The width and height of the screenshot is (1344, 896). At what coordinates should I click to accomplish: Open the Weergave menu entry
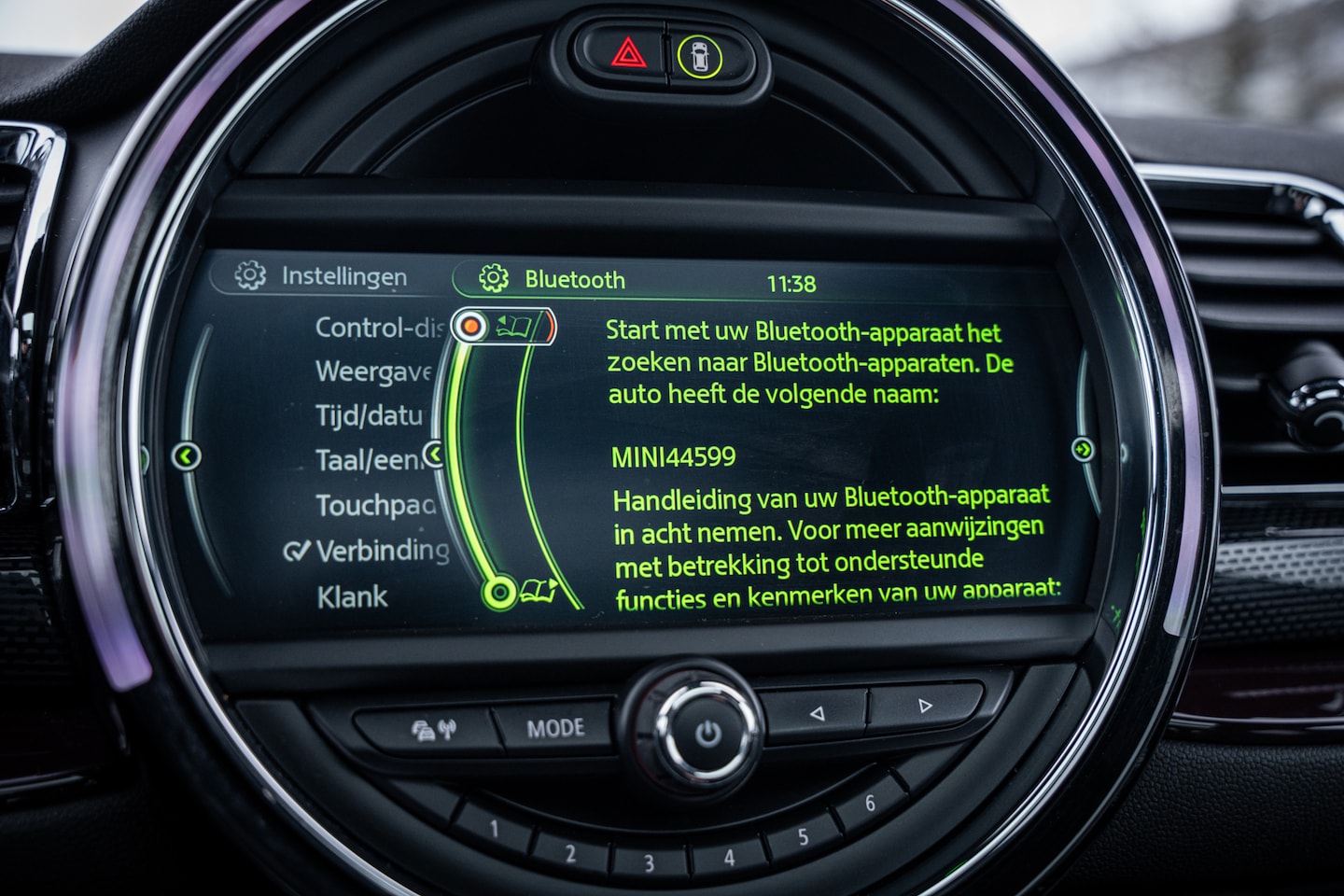click(x=373, y=371)
